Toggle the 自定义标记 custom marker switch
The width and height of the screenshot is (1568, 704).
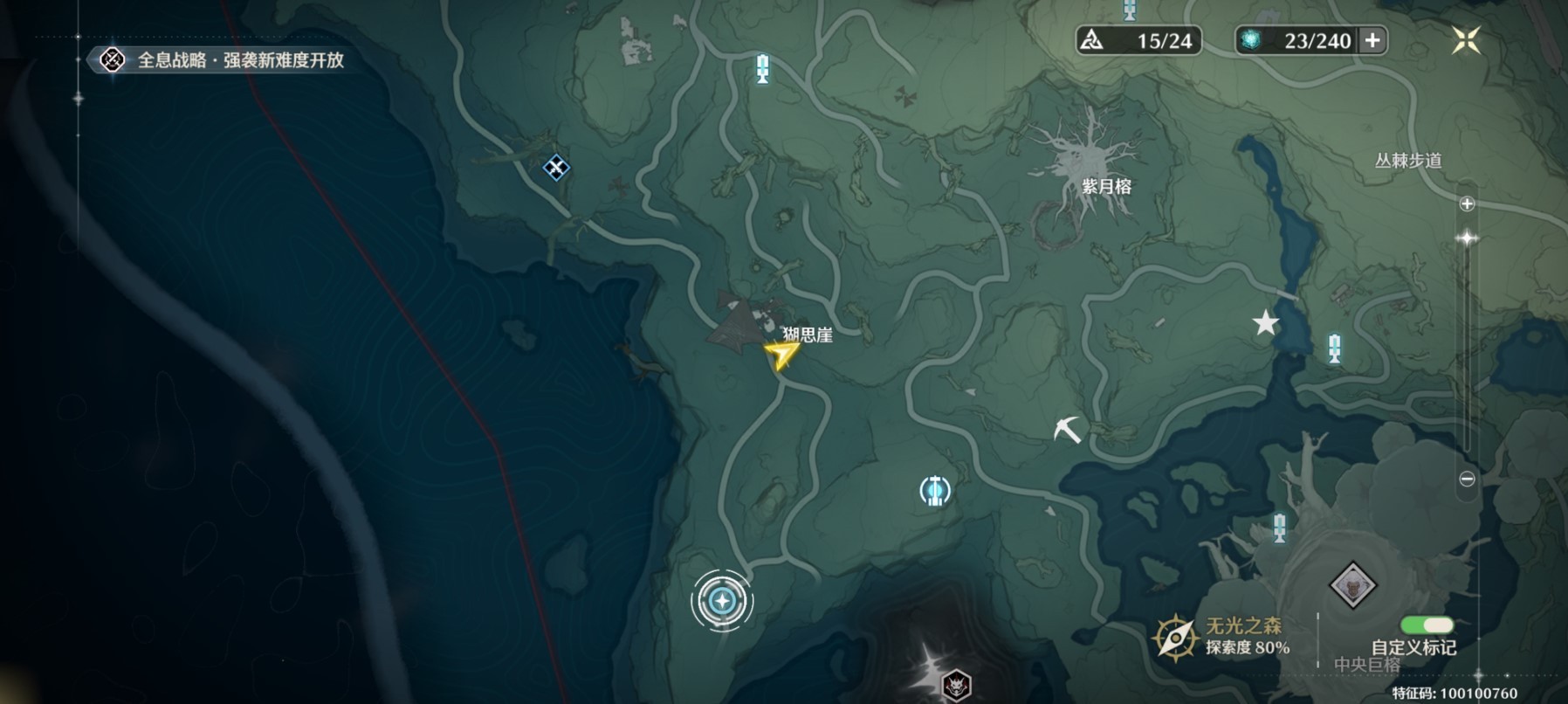point(1427,625)
